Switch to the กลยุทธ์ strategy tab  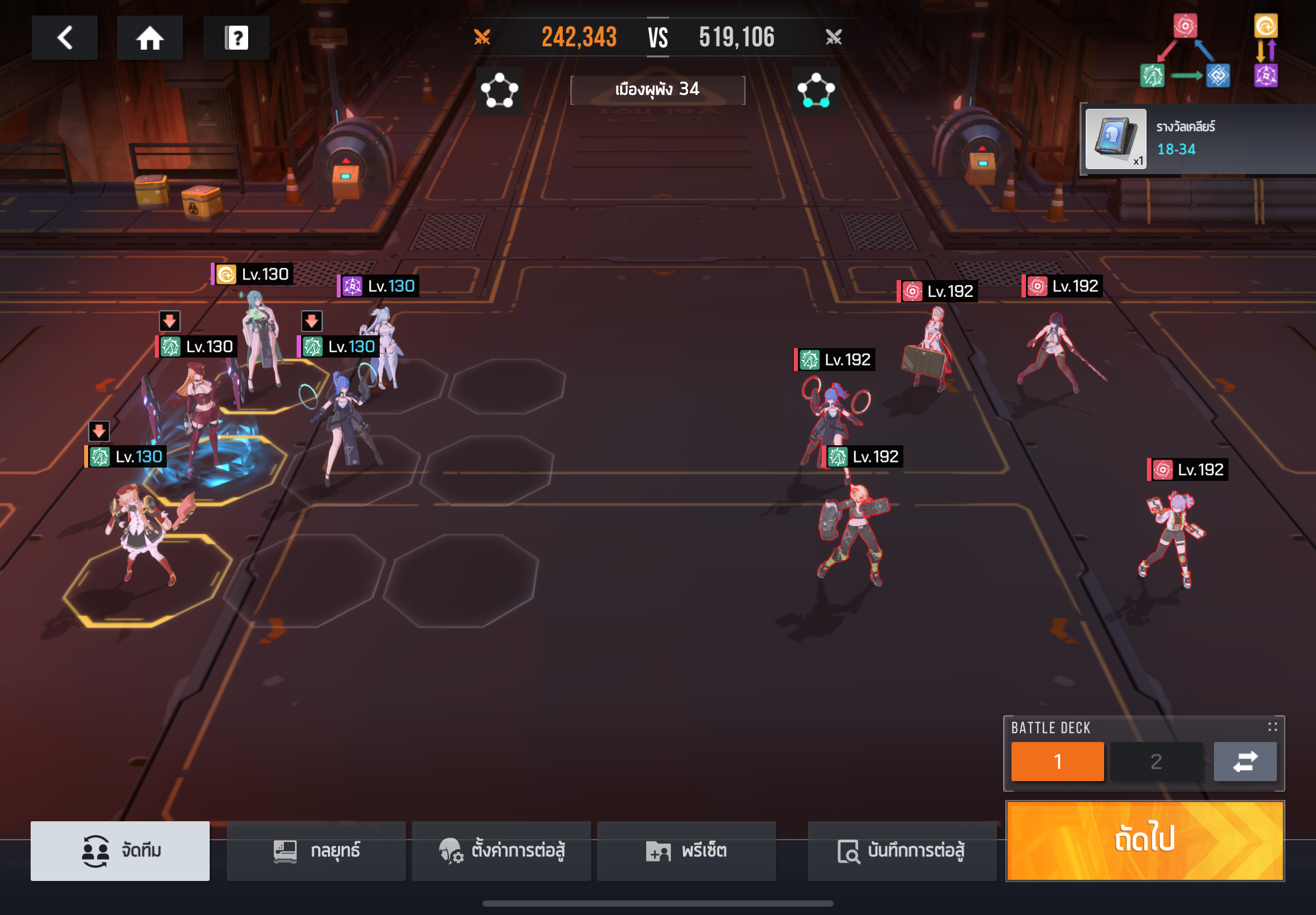click(316, 850)
